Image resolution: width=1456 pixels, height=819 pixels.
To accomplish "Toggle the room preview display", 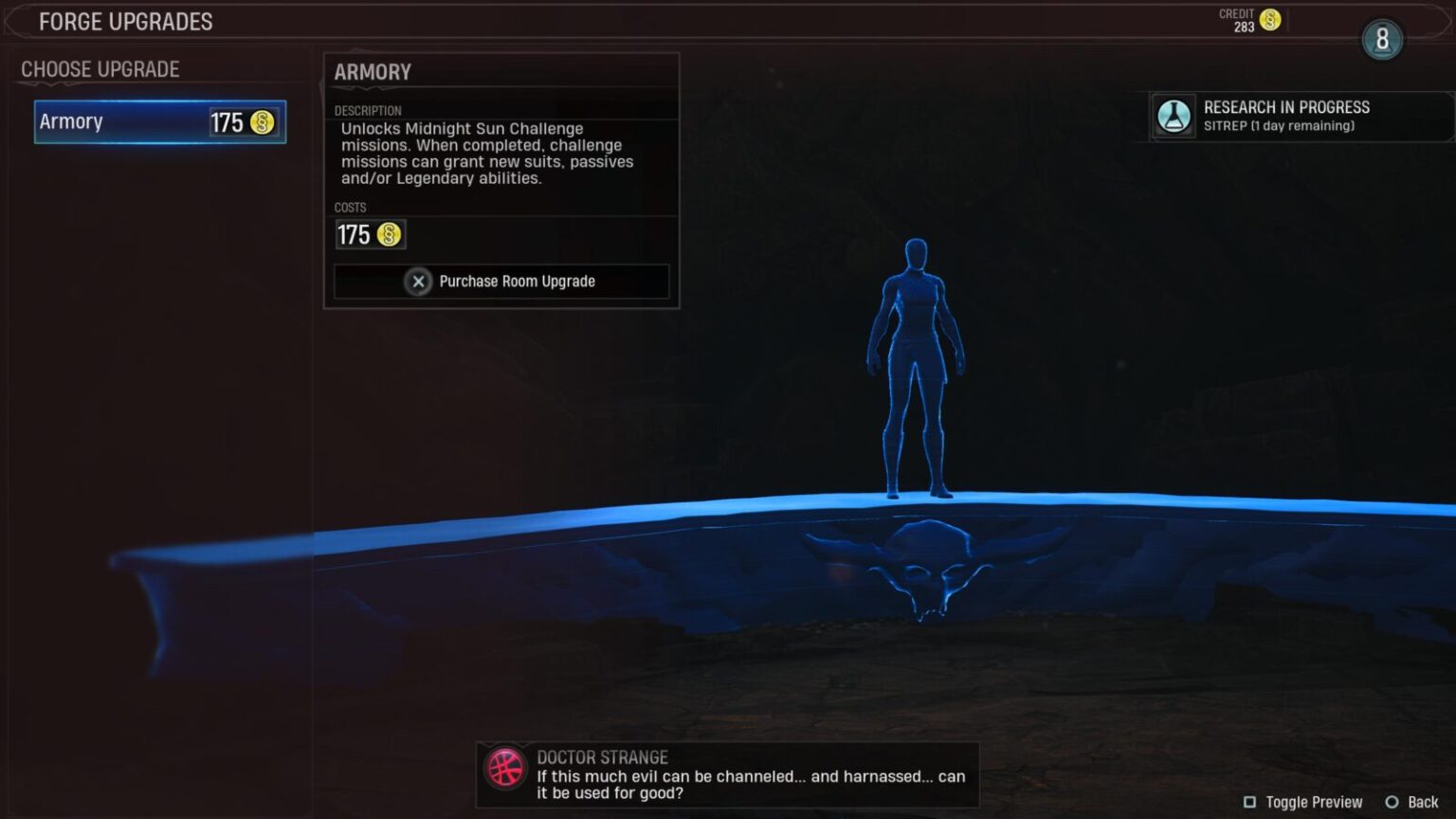I will (x=1315, y=801).
